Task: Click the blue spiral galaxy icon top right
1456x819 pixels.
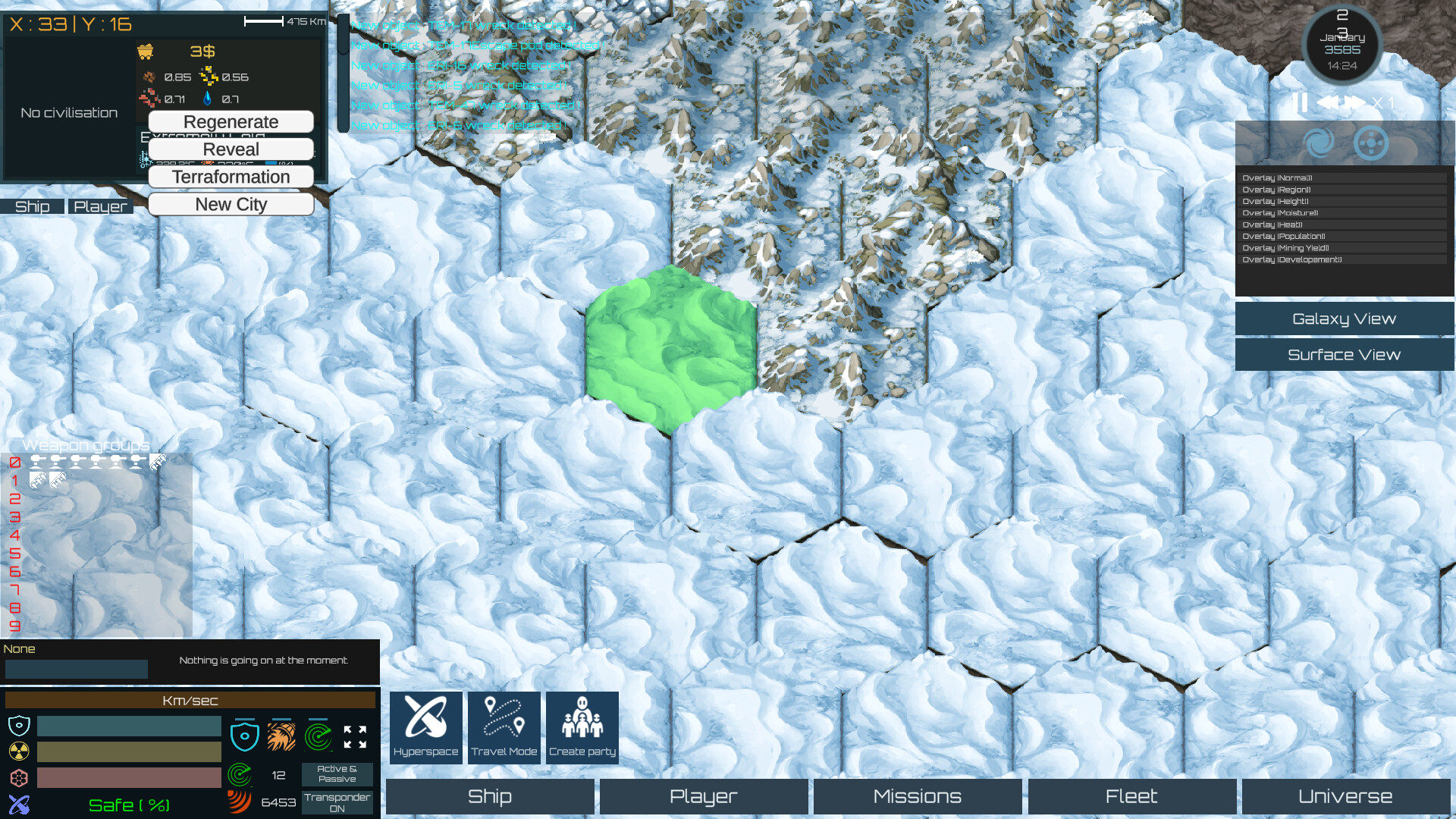Action: click(x=1319, y=143)
